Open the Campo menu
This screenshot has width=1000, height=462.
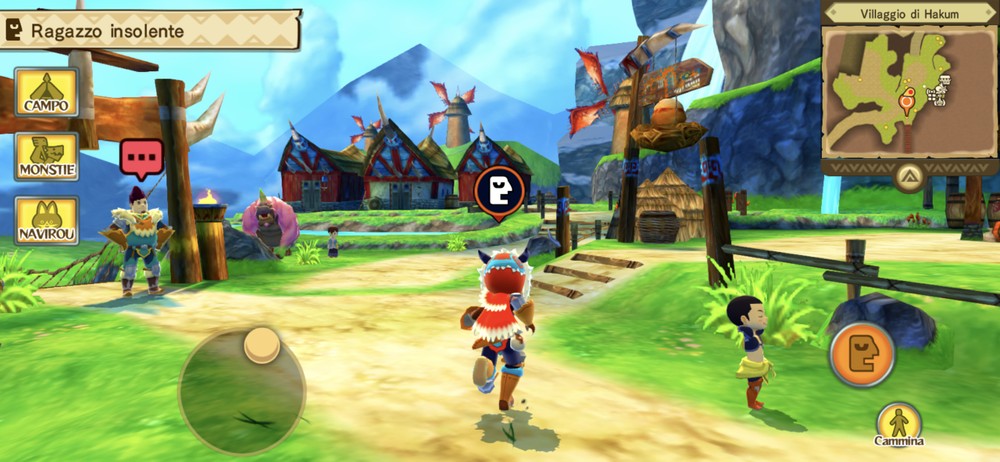pos(46,93)
